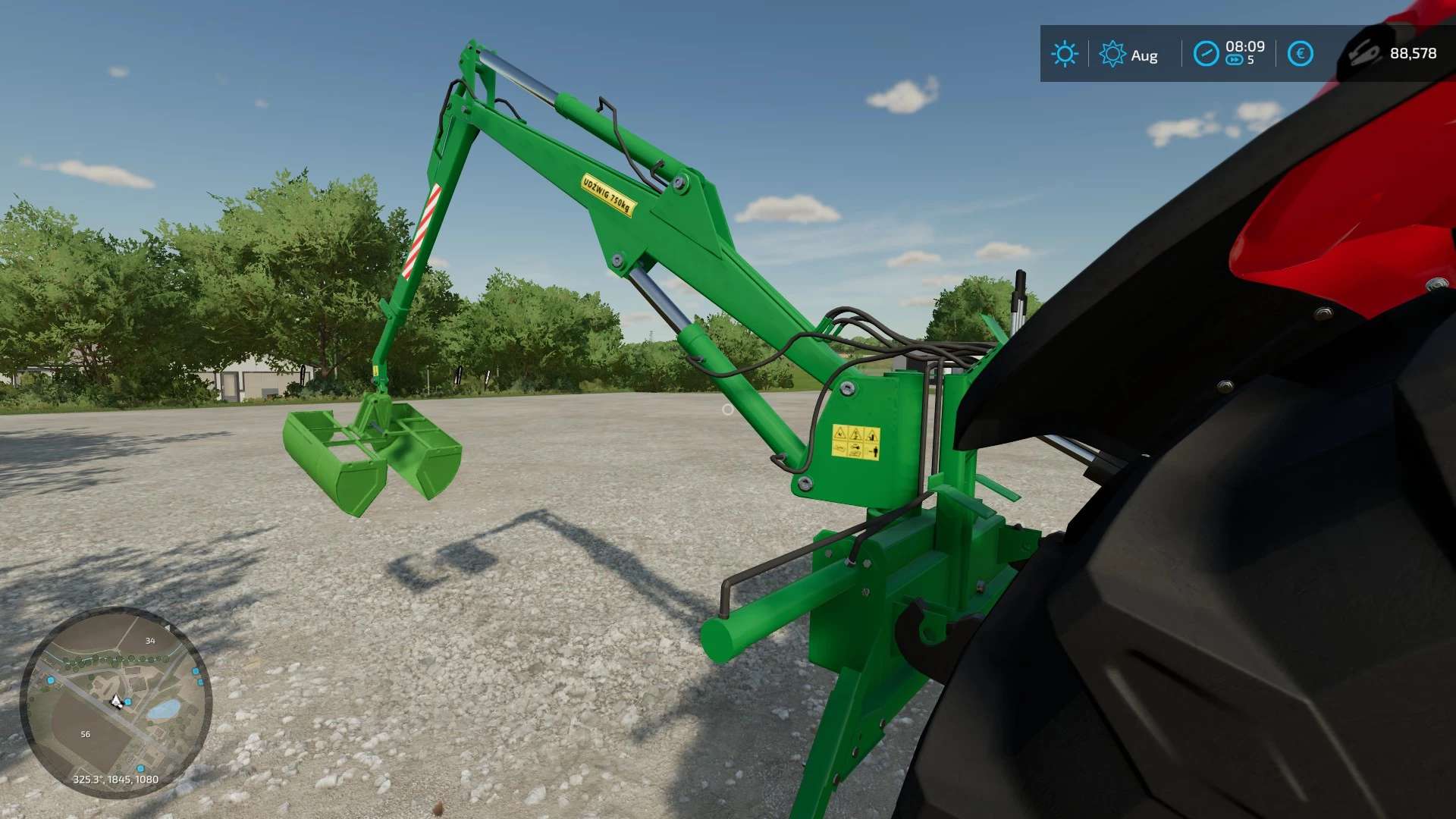Viewport: 1456px width, 819px height.
Task: Open the circular minimap
Action: 115,701
